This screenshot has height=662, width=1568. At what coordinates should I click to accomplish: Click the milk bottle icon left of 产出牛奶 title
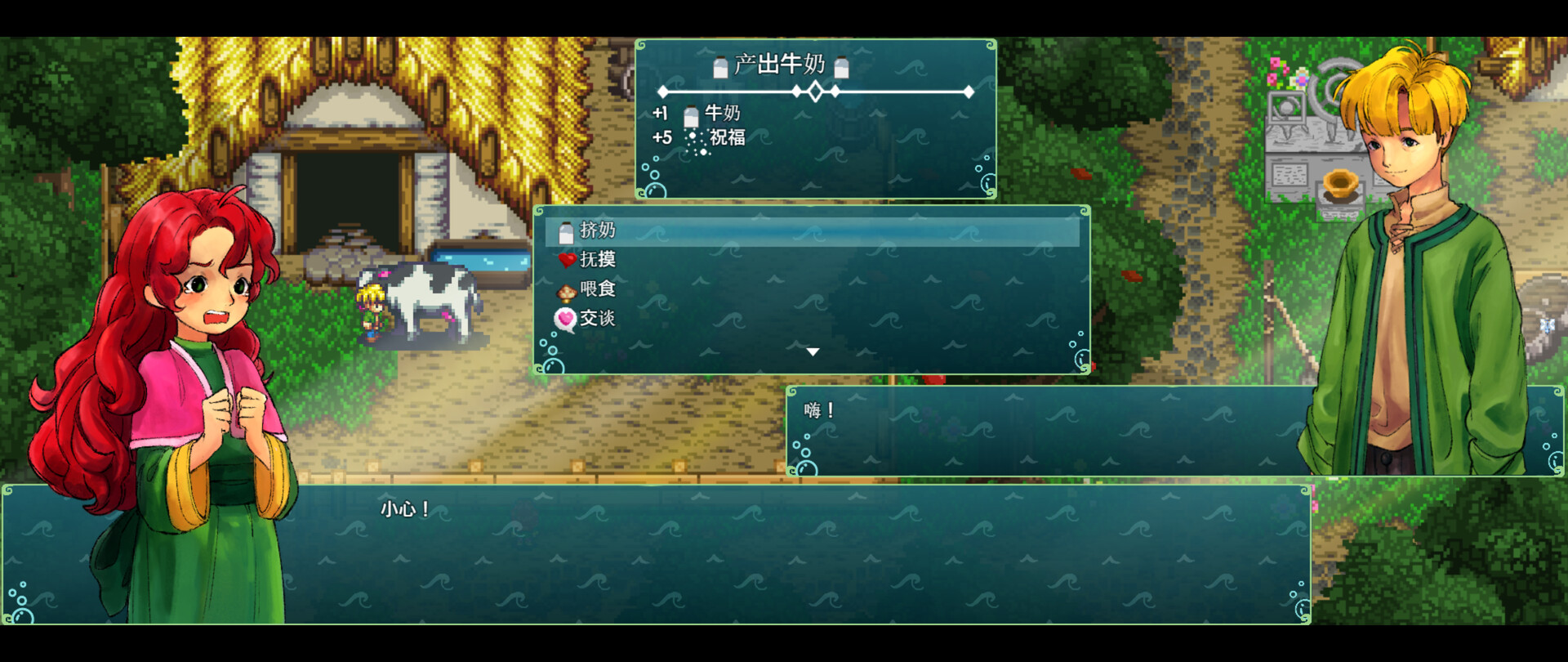720,66
